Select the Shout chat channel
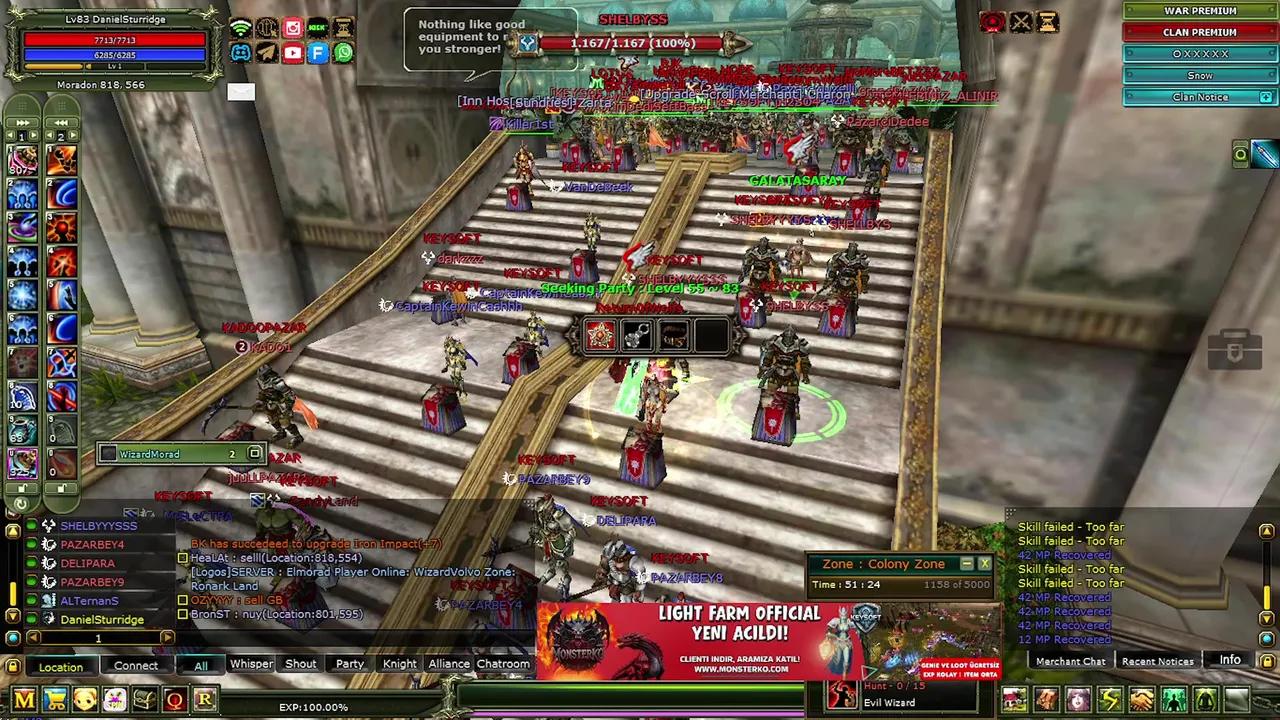The image size is (1280, 720). 300,664
